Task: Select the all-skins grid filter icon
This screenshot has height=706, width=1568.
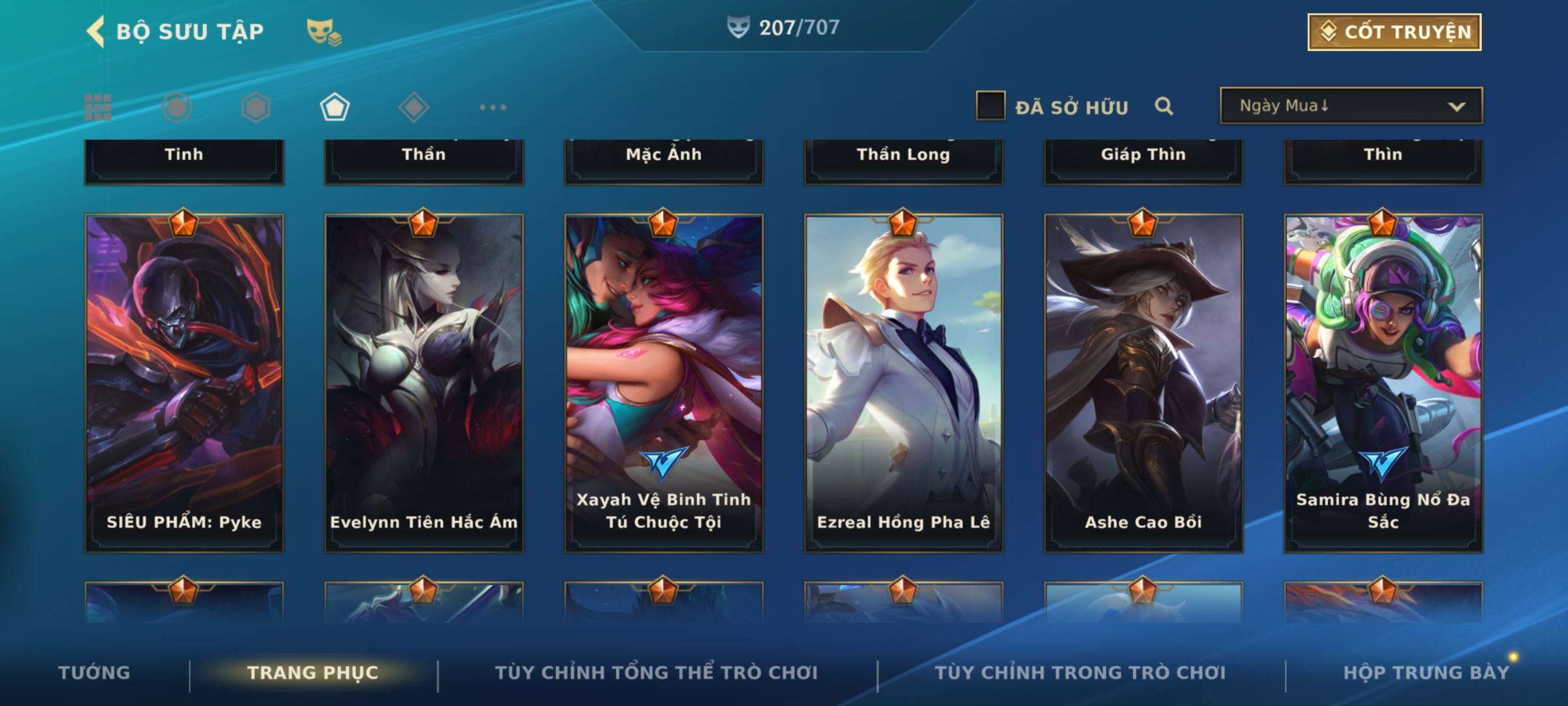Action: 98,107
